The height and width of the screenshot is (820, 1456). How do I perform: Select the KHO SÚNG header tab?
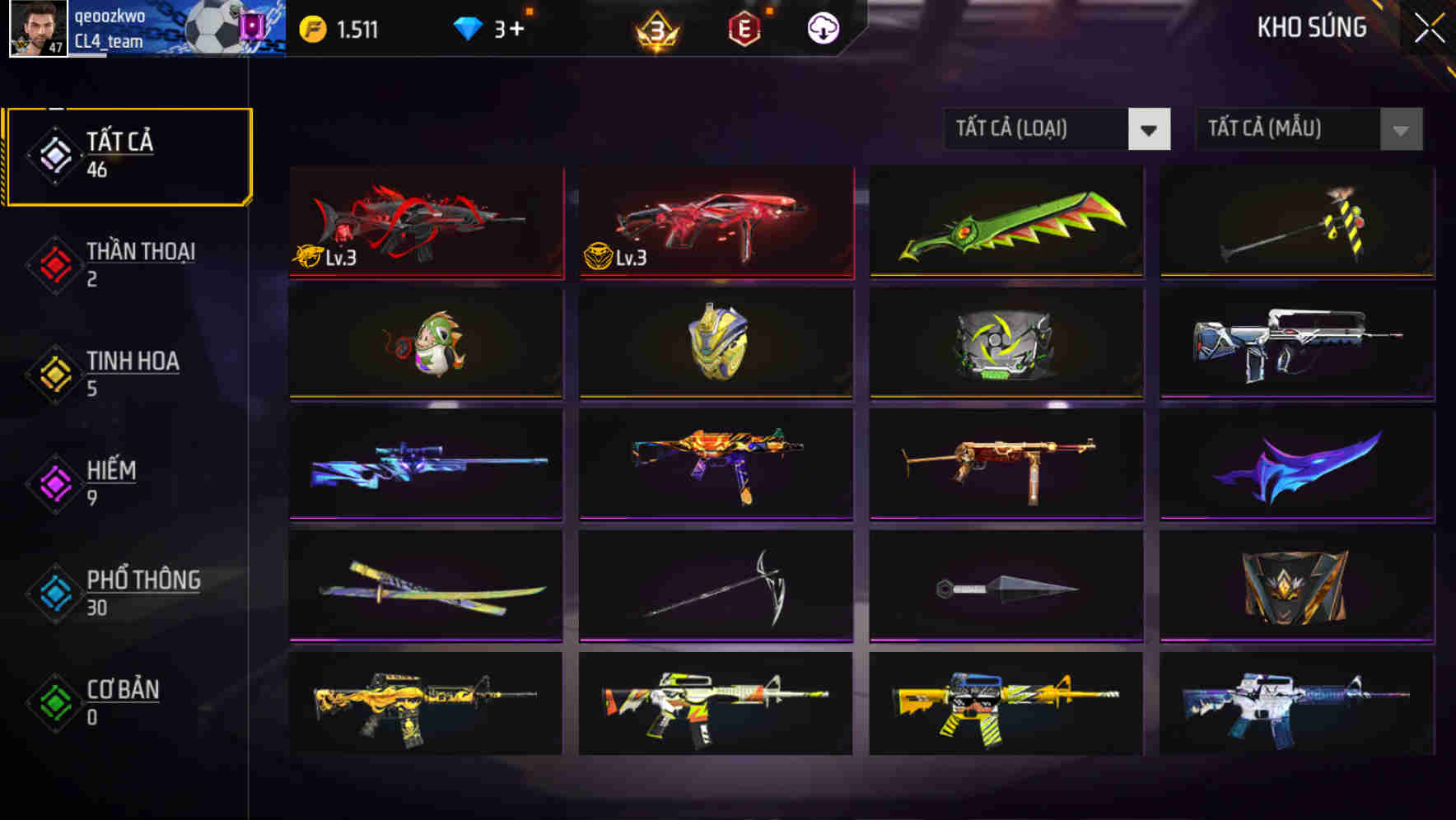(1310, 27)
